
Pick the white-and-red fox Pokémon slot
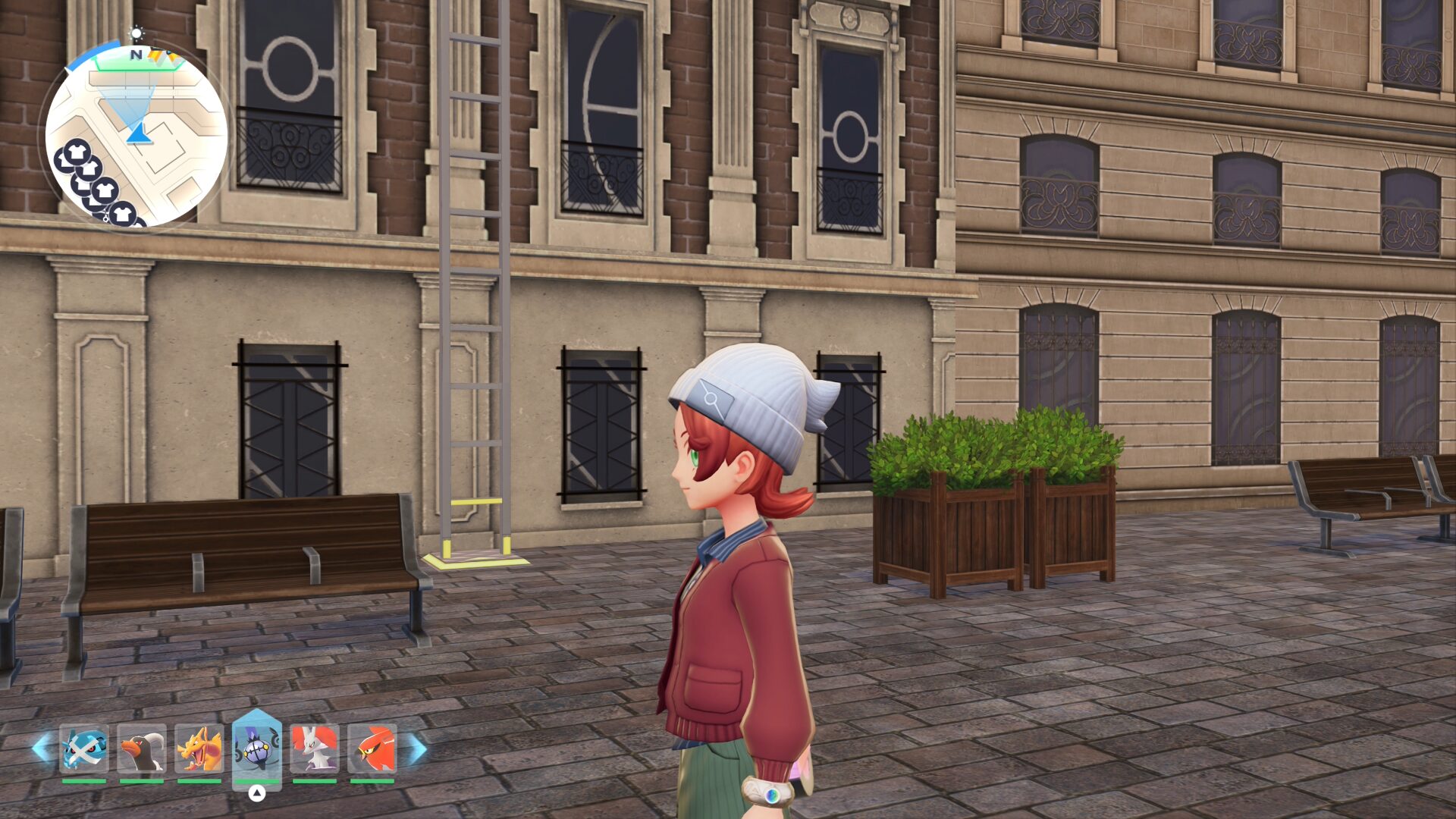(315, 748)
